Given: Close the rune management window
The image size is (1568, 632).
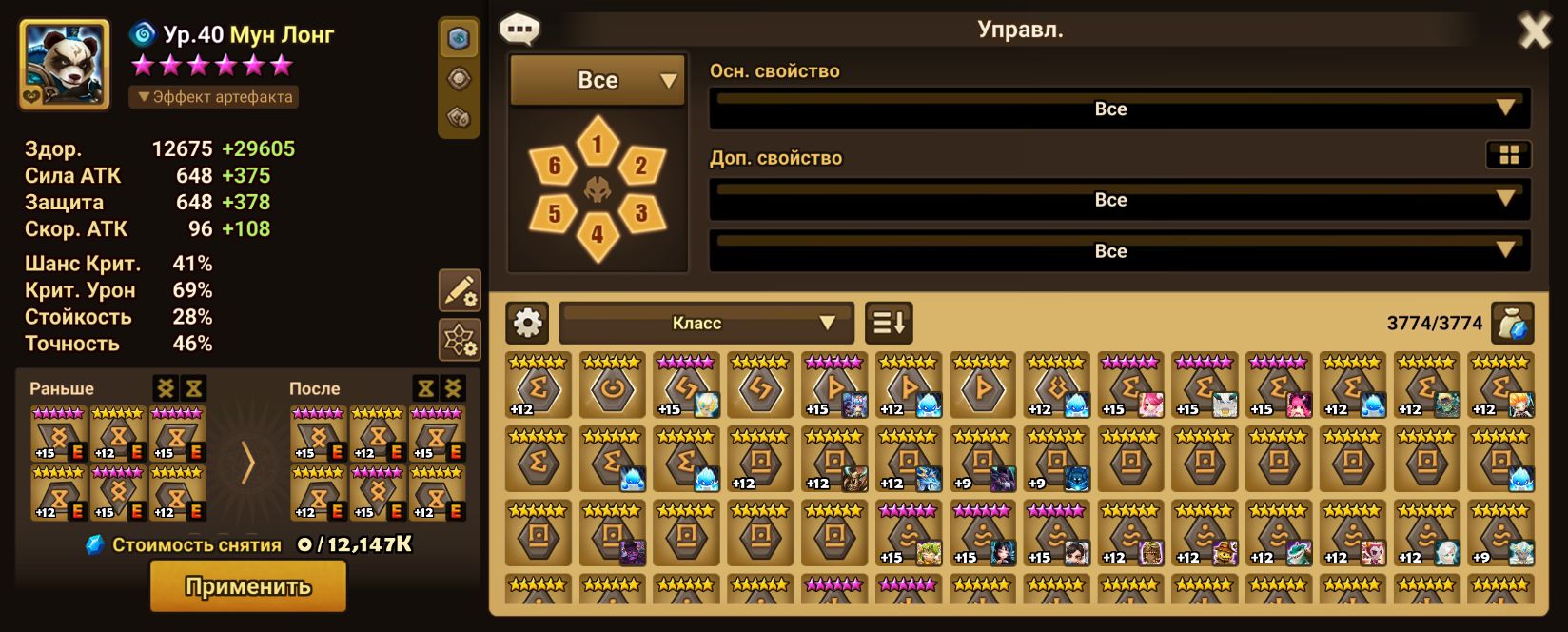Looking at the screenshot, I should 1534,31.
